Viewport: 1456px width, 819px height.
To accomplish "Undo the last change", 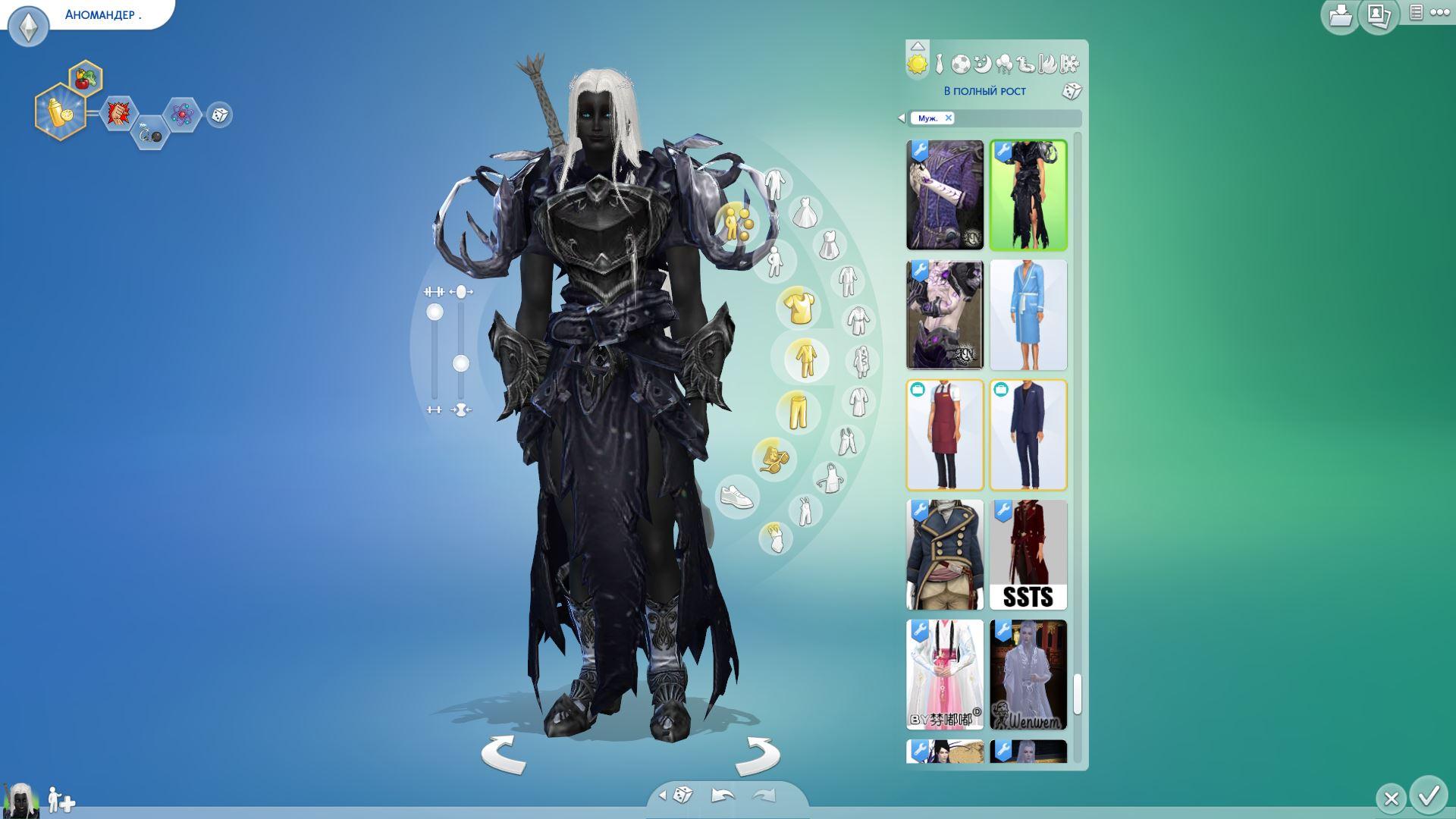I will (722, 795).
